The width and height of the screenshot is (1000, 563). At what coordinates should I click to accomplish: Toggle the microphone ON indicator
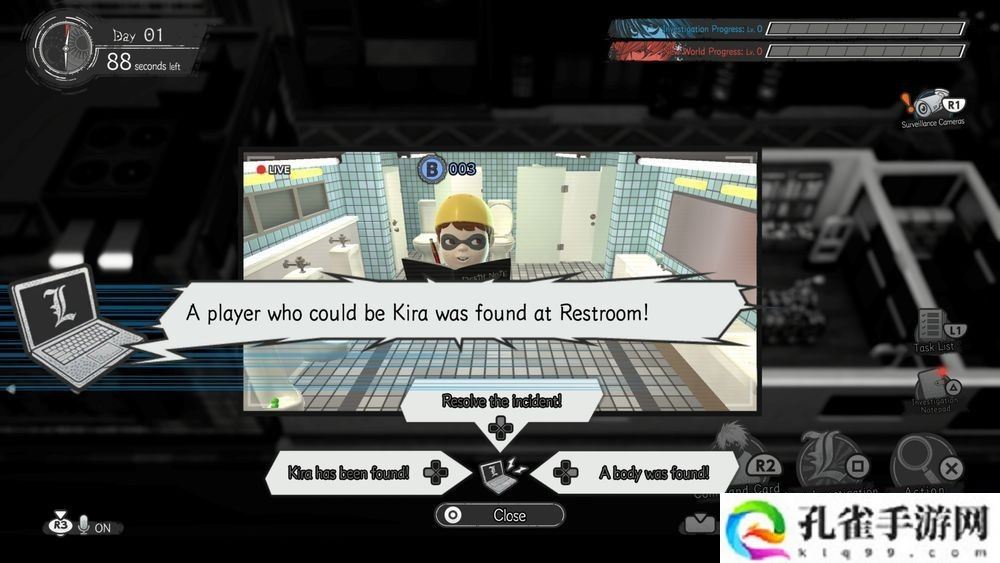coord(84,526)
